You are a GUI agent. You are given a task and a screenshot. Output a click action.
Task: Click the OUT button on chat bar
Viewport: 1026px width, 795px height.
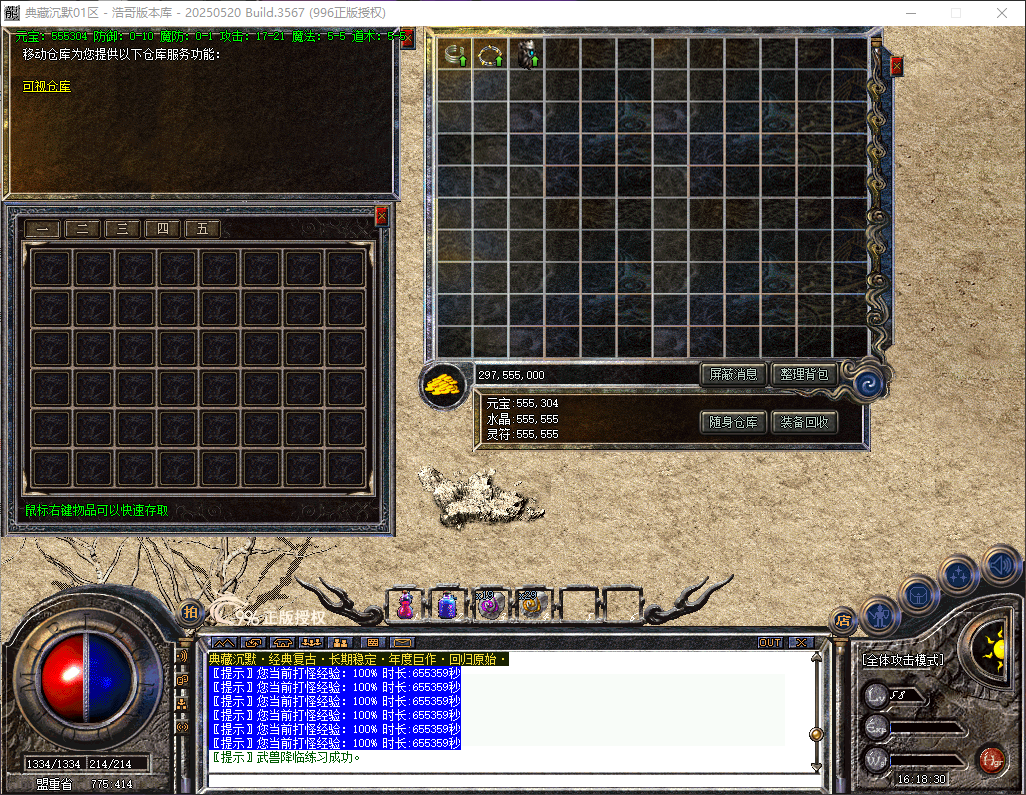[x=770, y=642]
